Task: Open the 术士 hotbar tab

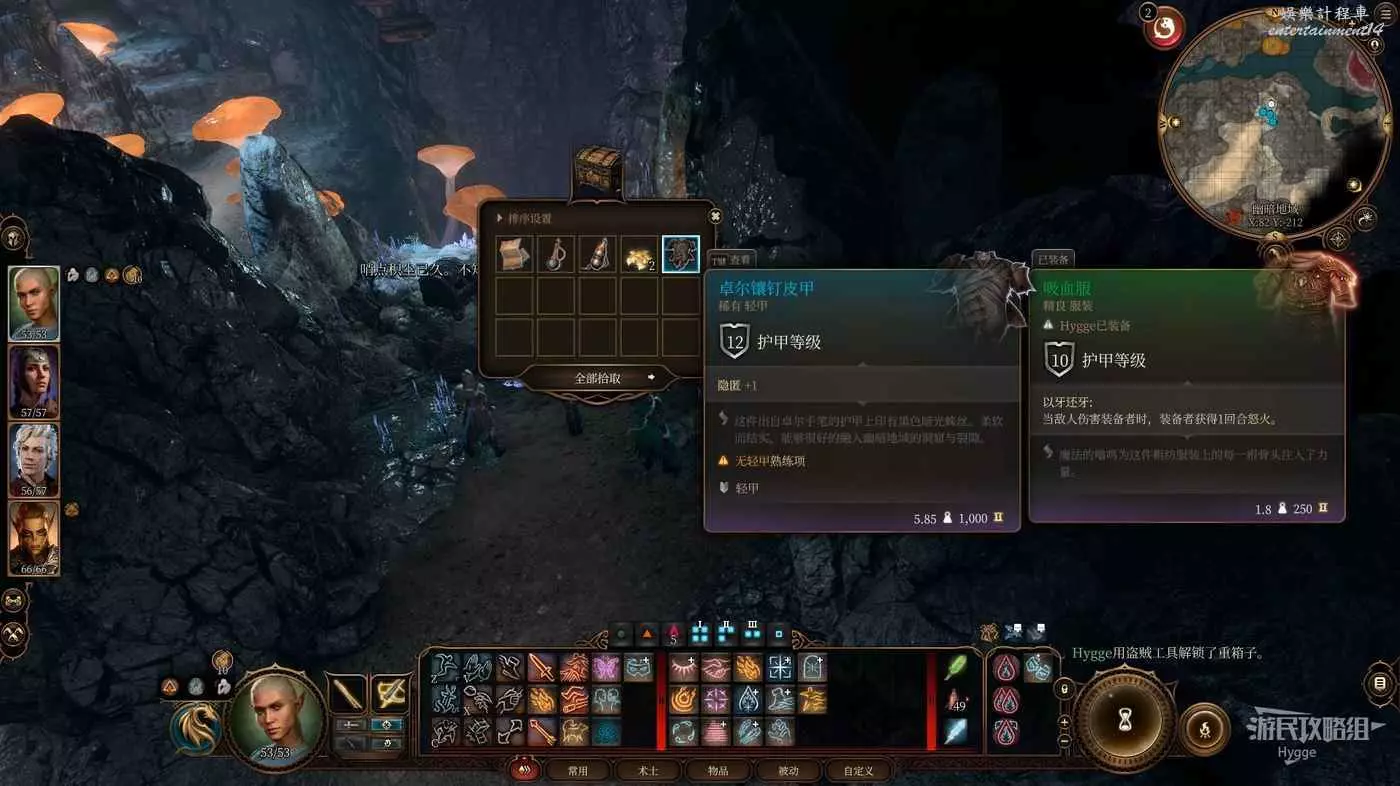Action: (x=648, y=771)
